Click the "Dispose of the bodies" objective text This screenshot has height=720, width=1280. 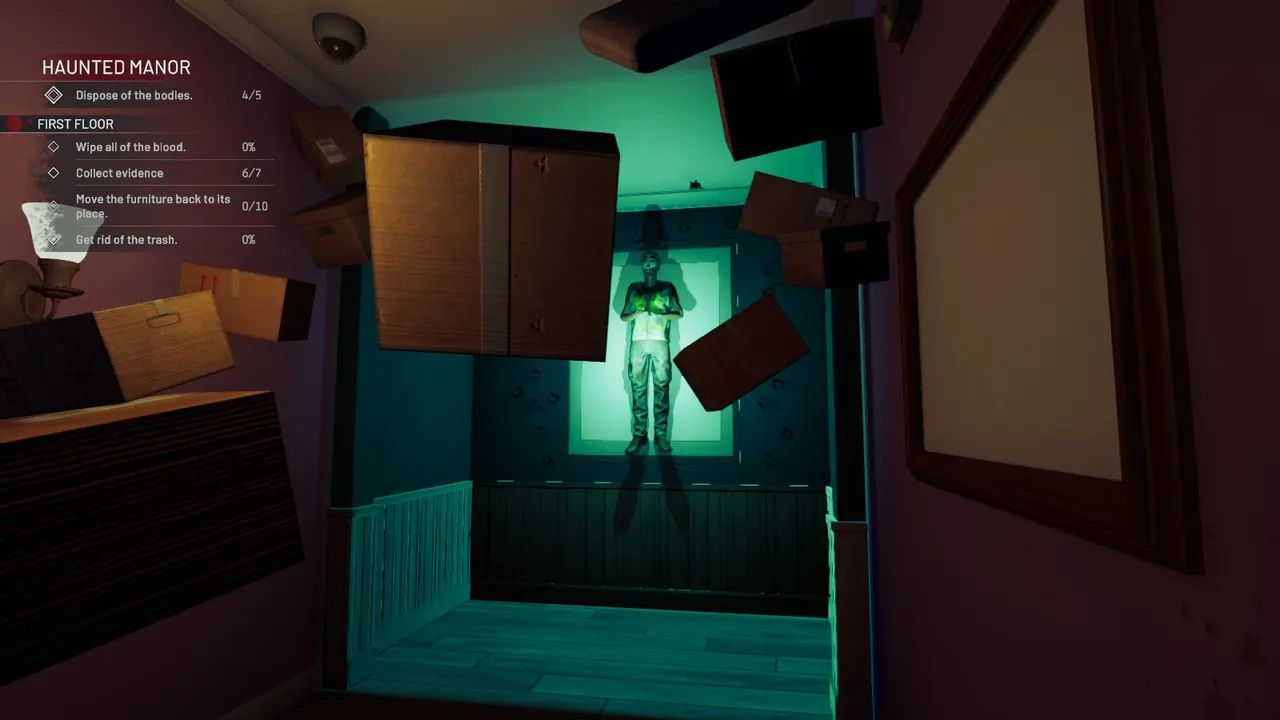coord(133,95)
